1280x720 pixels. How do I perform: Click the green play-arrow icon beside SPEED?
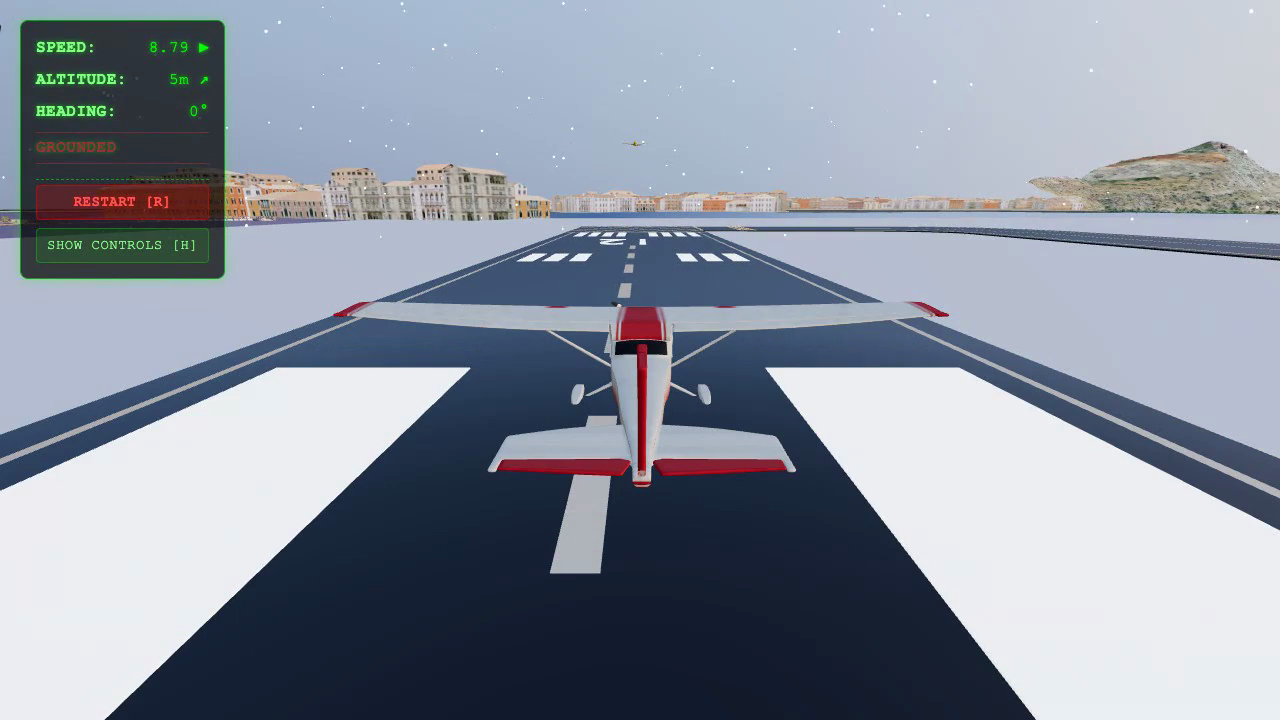pyautogui.click(x=203, y=47)
